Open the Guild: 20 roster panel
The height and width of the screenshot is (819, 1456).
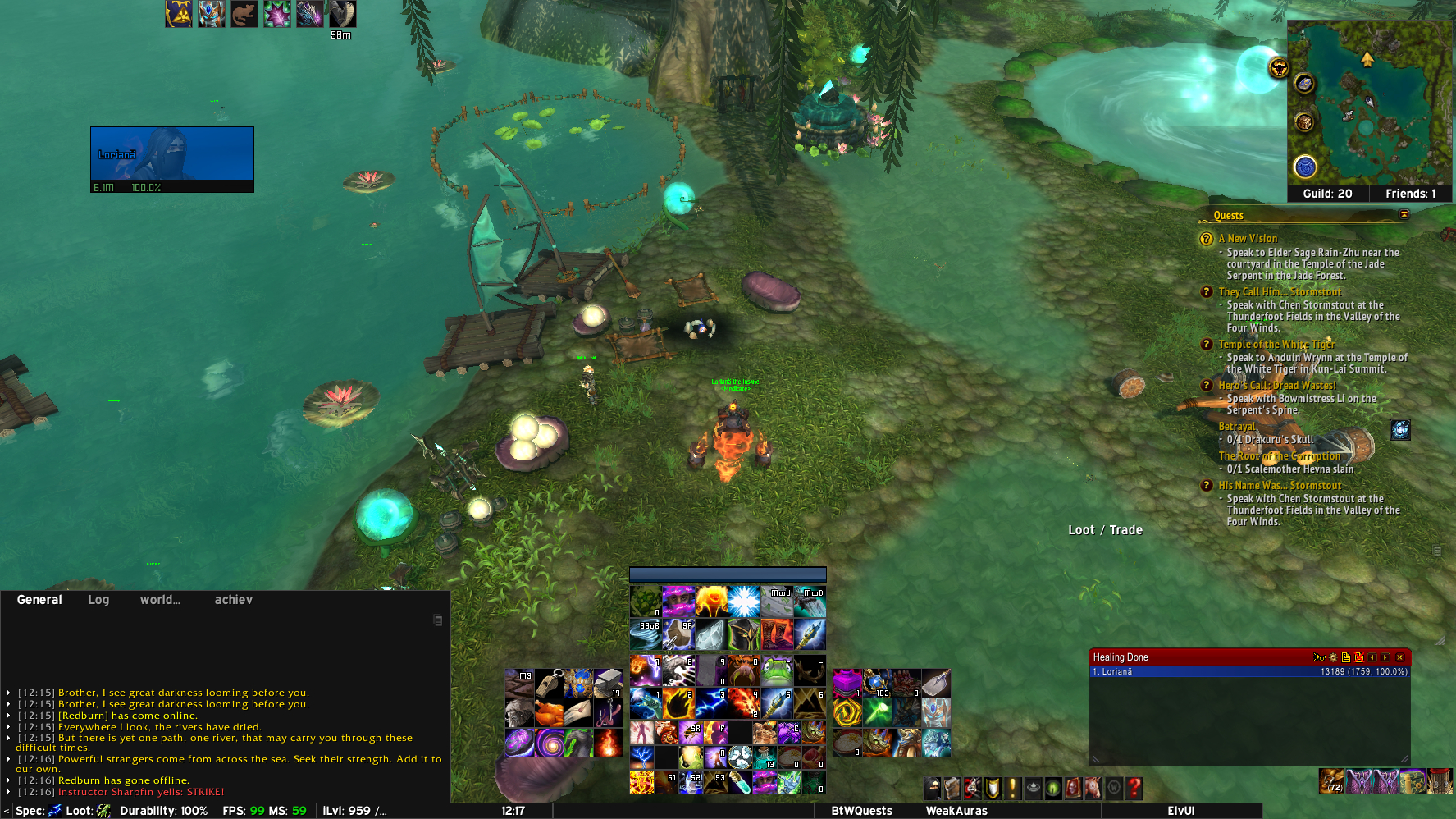click(1327, 194)
